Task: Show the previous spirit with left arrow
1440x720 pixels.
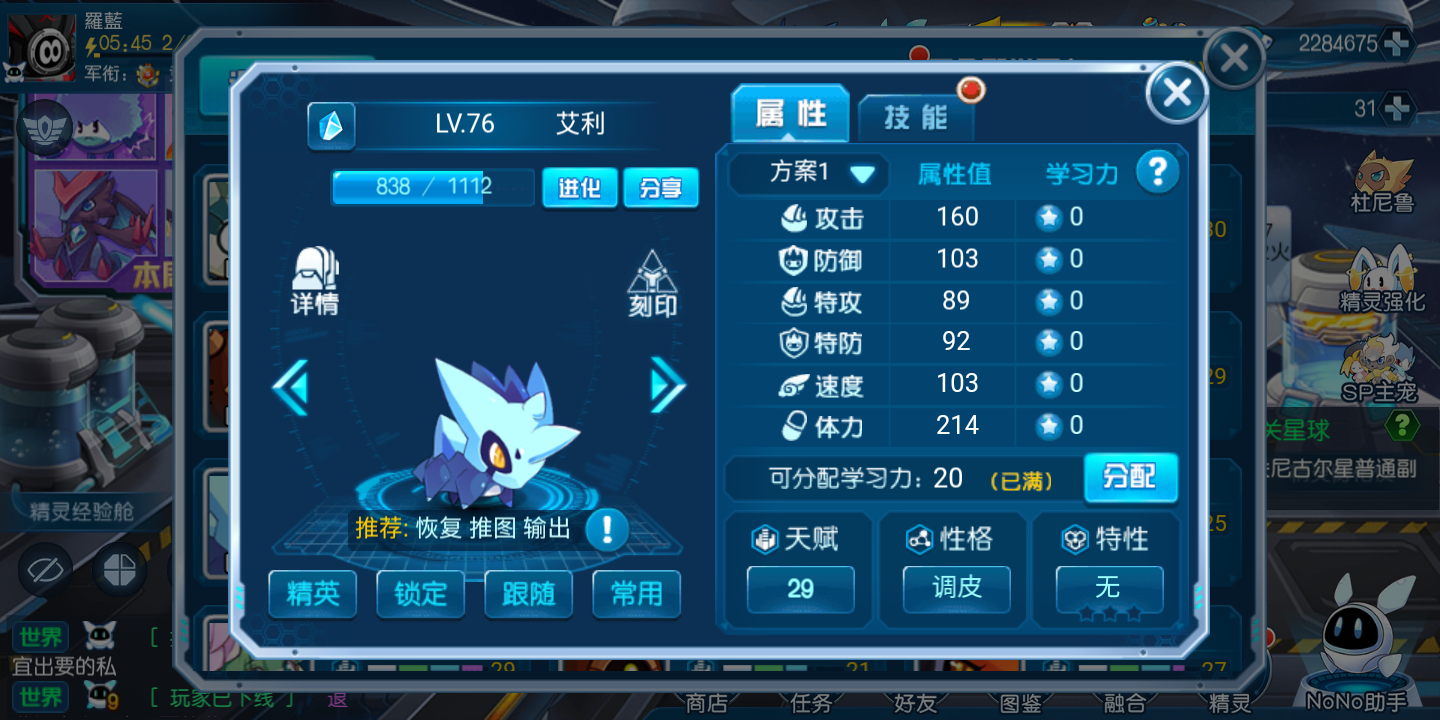Action: click(291, 387)
